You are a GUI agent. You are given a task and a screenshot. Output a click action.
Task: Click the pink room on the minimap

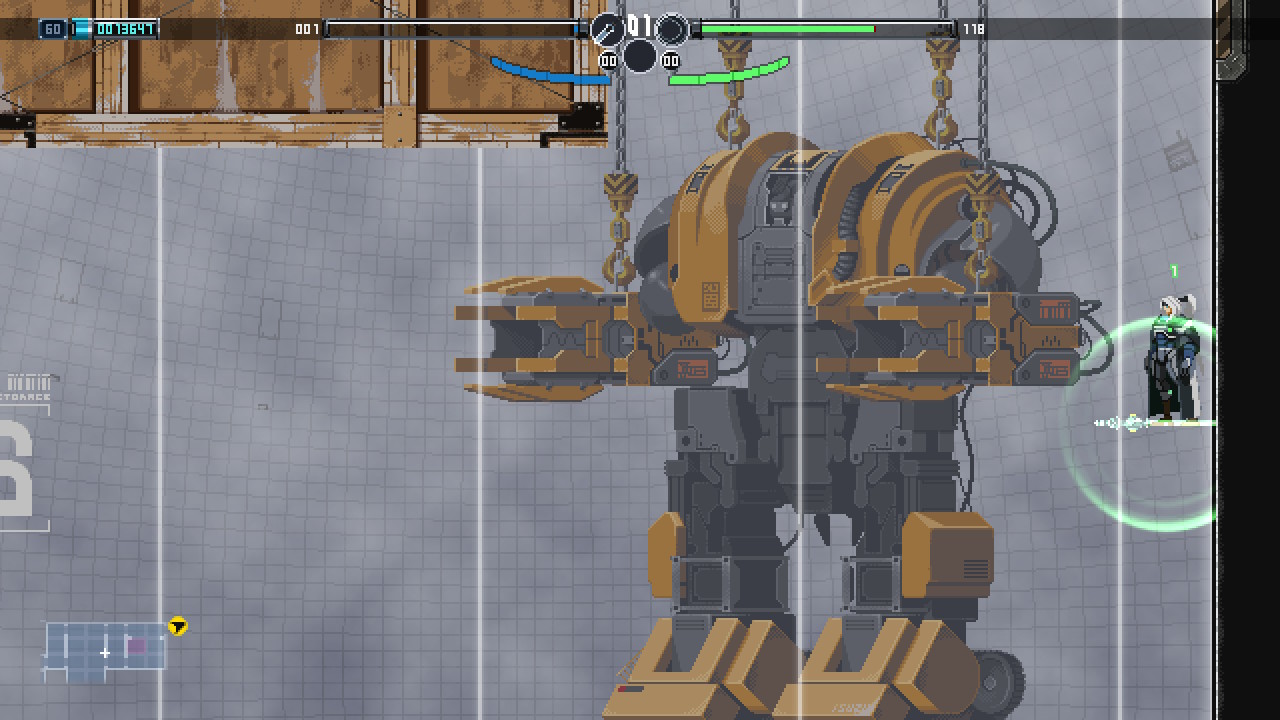coord(136,647)
